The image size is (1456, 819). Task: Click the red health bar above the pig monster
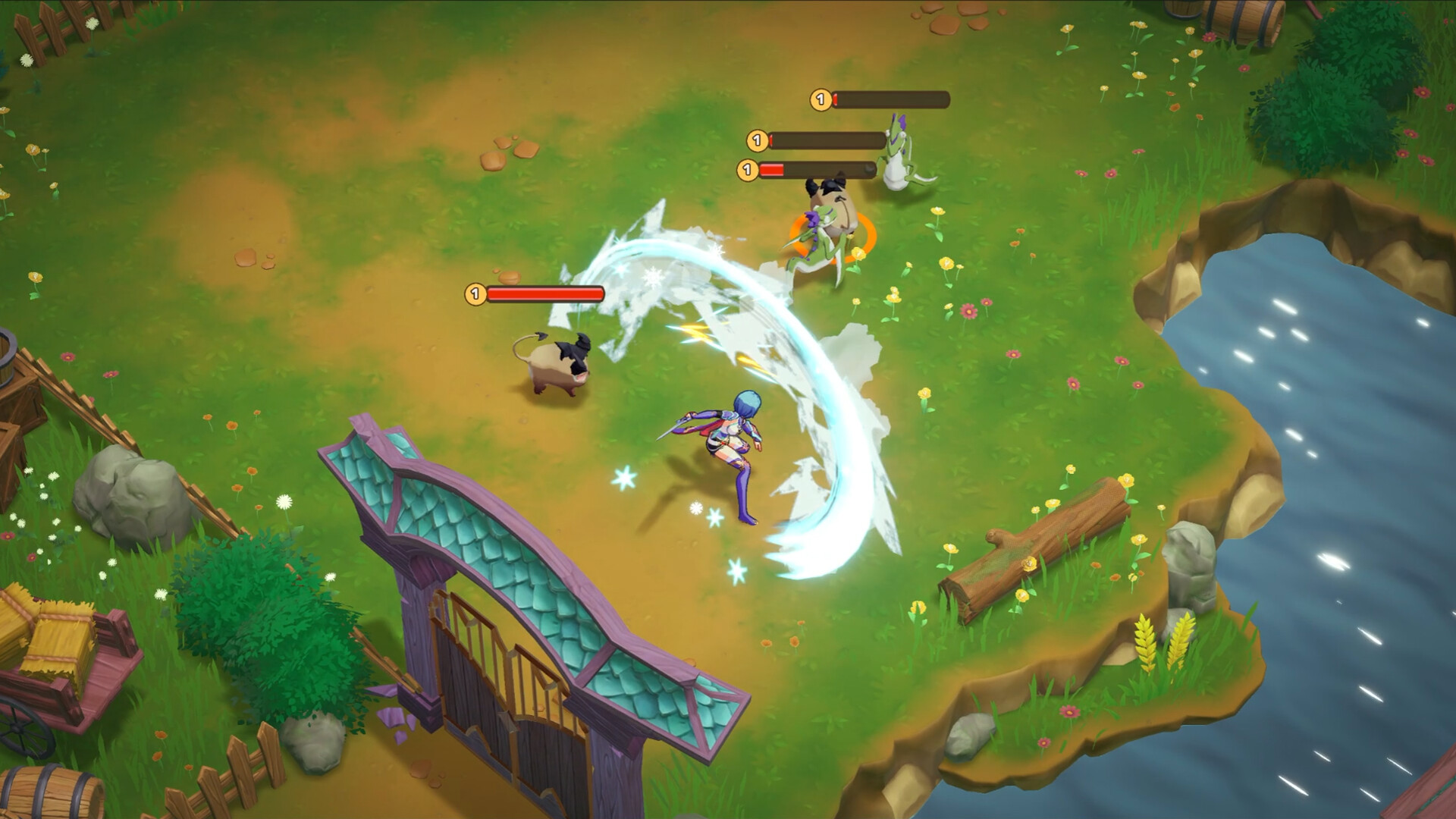click(544, 292)
